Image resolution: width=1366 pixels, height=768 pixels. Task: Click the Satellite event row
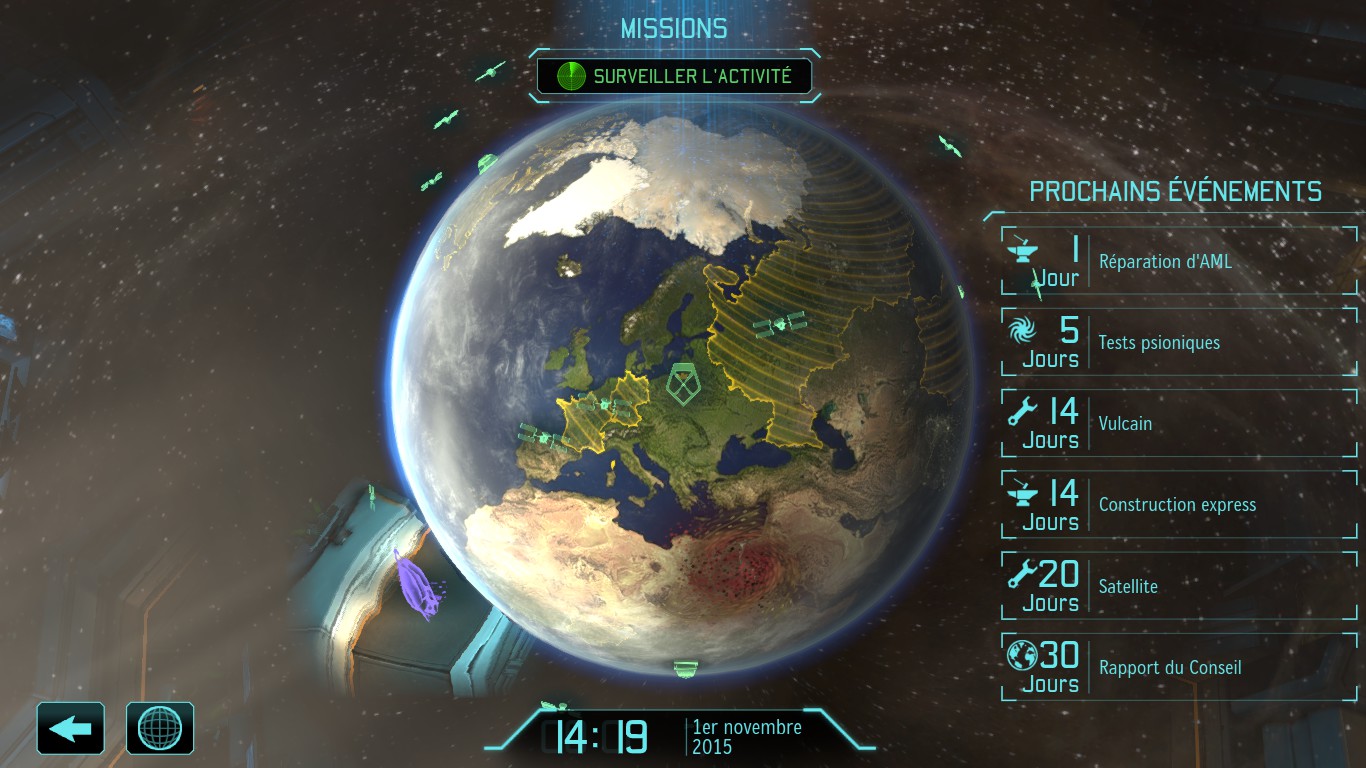(x=1179, y=585)
